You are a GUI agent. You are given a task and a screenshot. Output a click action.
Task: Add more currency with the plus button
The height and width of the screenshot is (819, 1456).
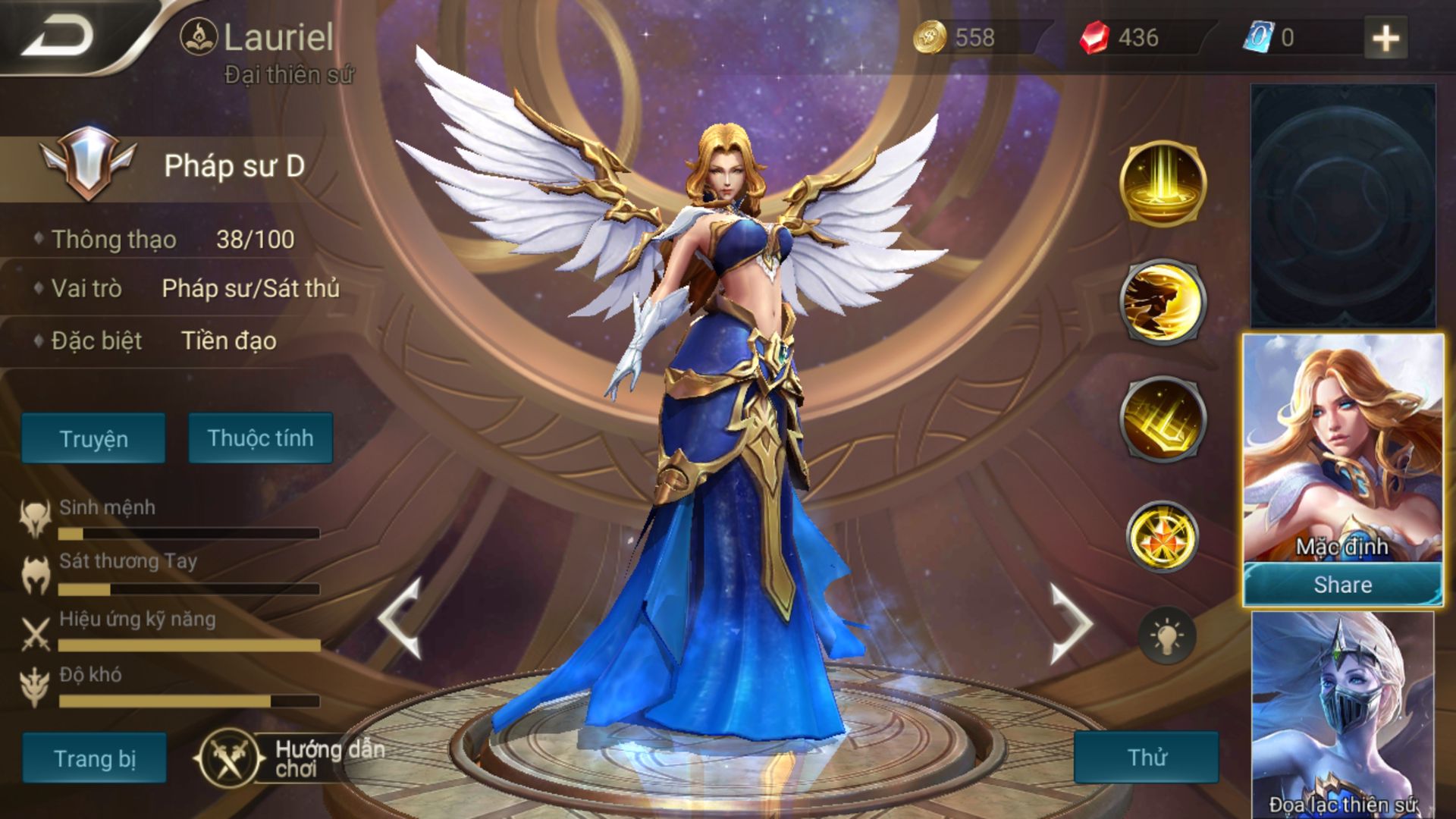[1385, 38]
